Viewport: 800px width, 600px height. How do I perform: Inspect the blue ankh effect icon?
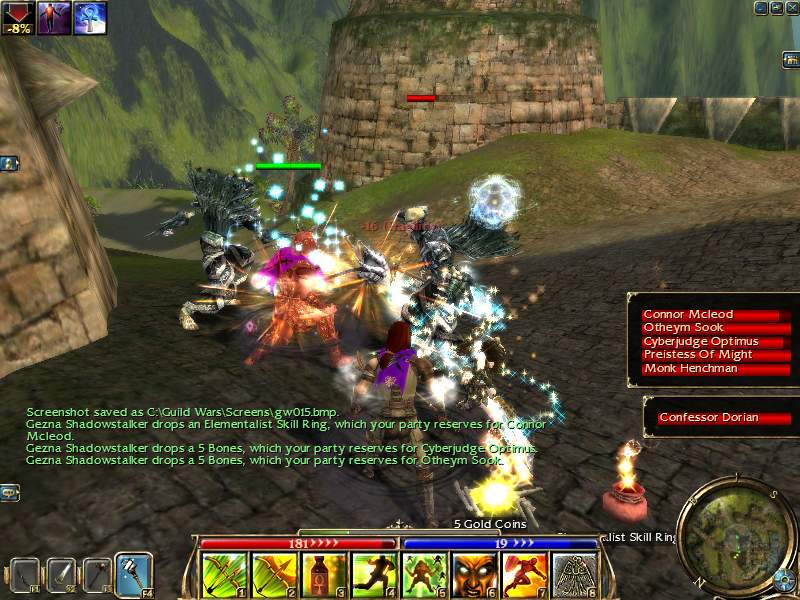pos(90,18)
